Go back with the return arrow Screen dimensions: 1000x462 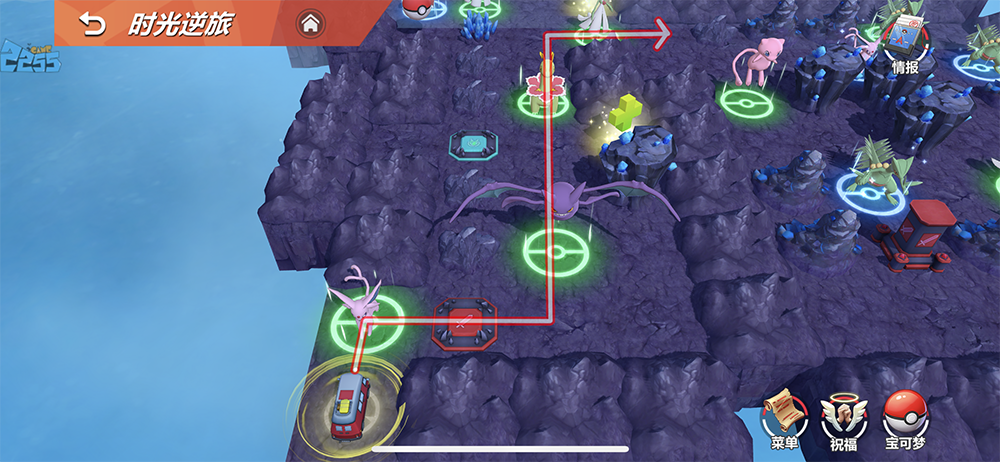pos(92,24)
